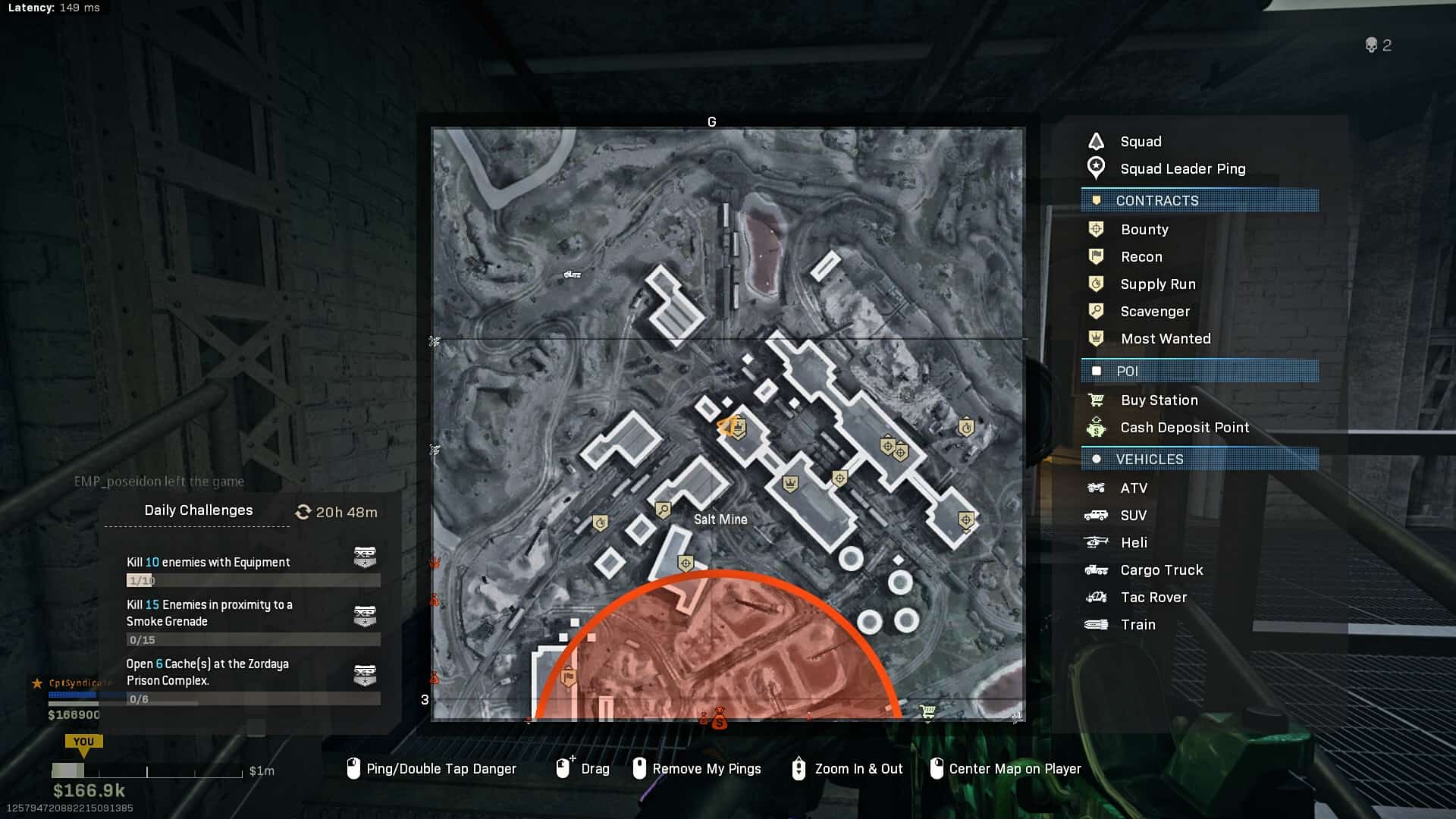Select the Bounty entry in the legend

1144,229
